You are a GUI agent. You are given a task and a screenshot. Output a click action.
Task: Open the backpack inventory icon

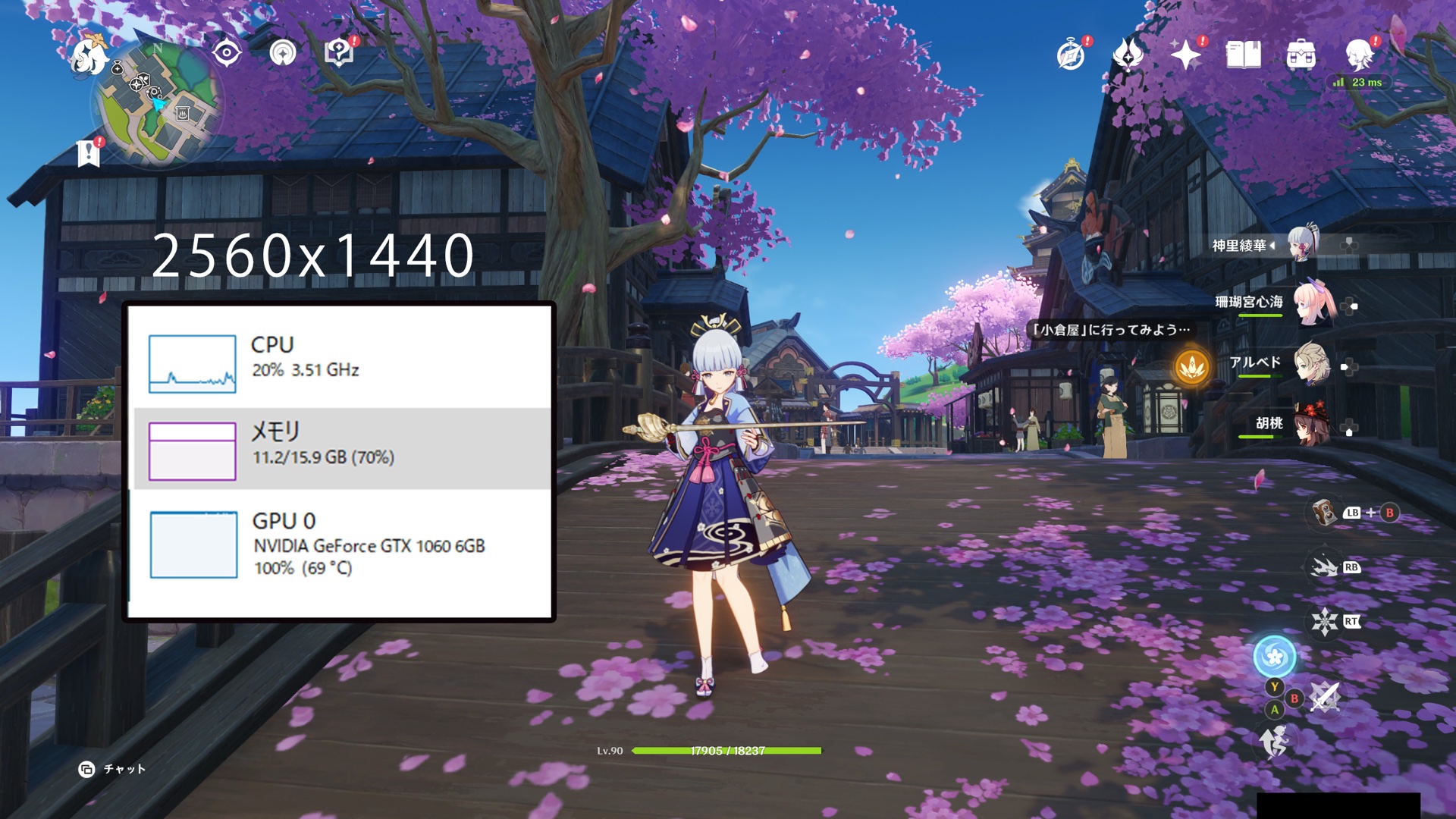(1301, 55)
